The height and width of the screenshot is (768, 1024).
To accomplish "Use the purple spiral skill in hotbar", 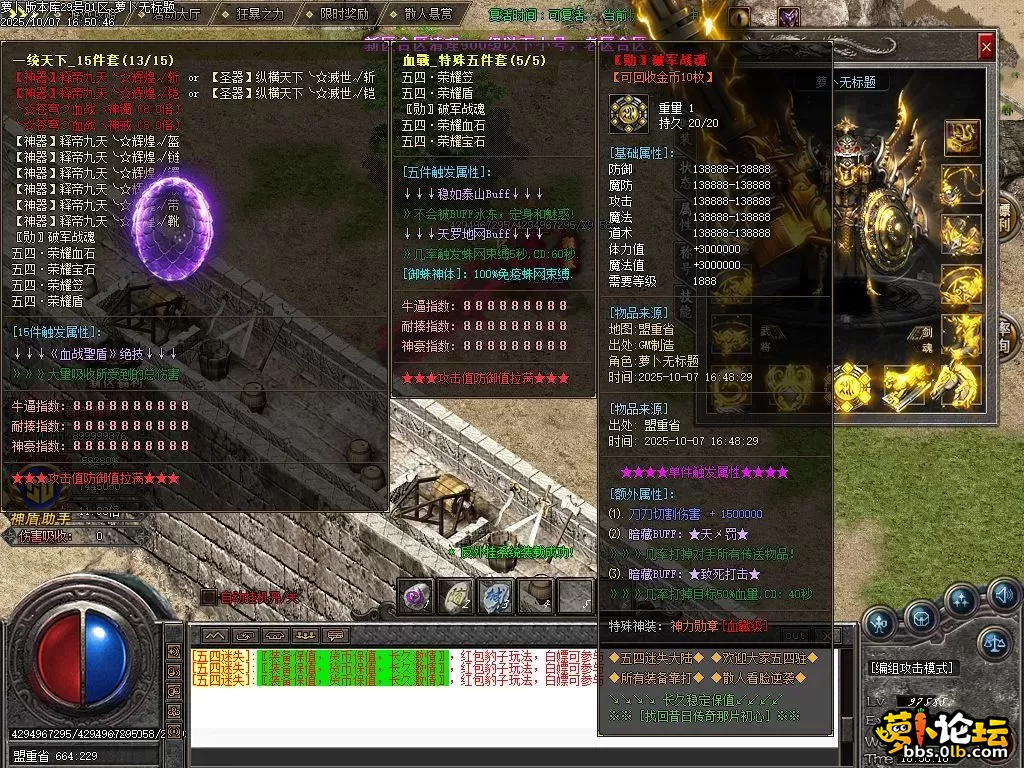I will click(x=415, y=596).
